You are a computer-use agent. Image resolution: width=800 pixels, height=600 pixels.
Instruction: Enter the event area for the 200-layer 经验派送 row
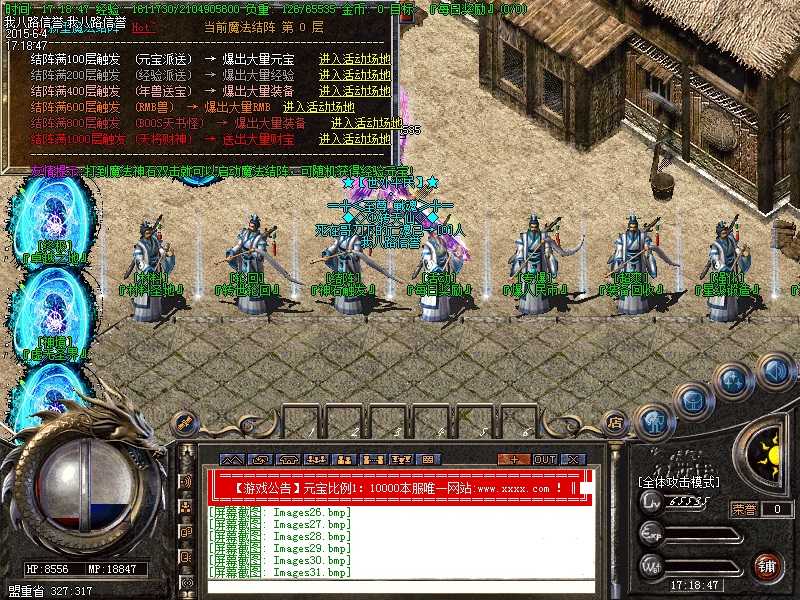350,75
